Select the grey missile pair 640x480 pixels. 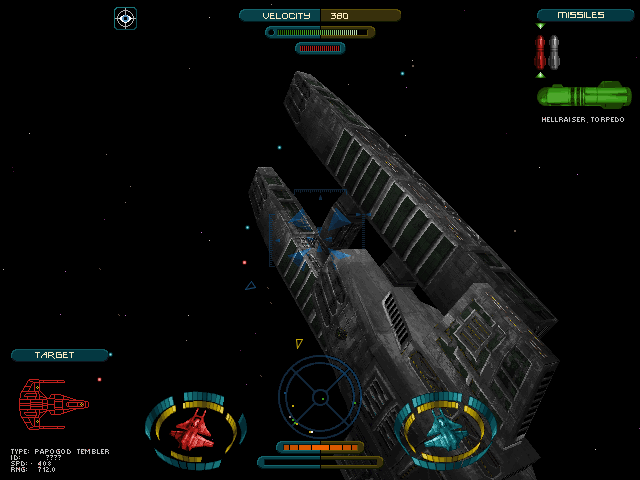[x=554, y=52]
